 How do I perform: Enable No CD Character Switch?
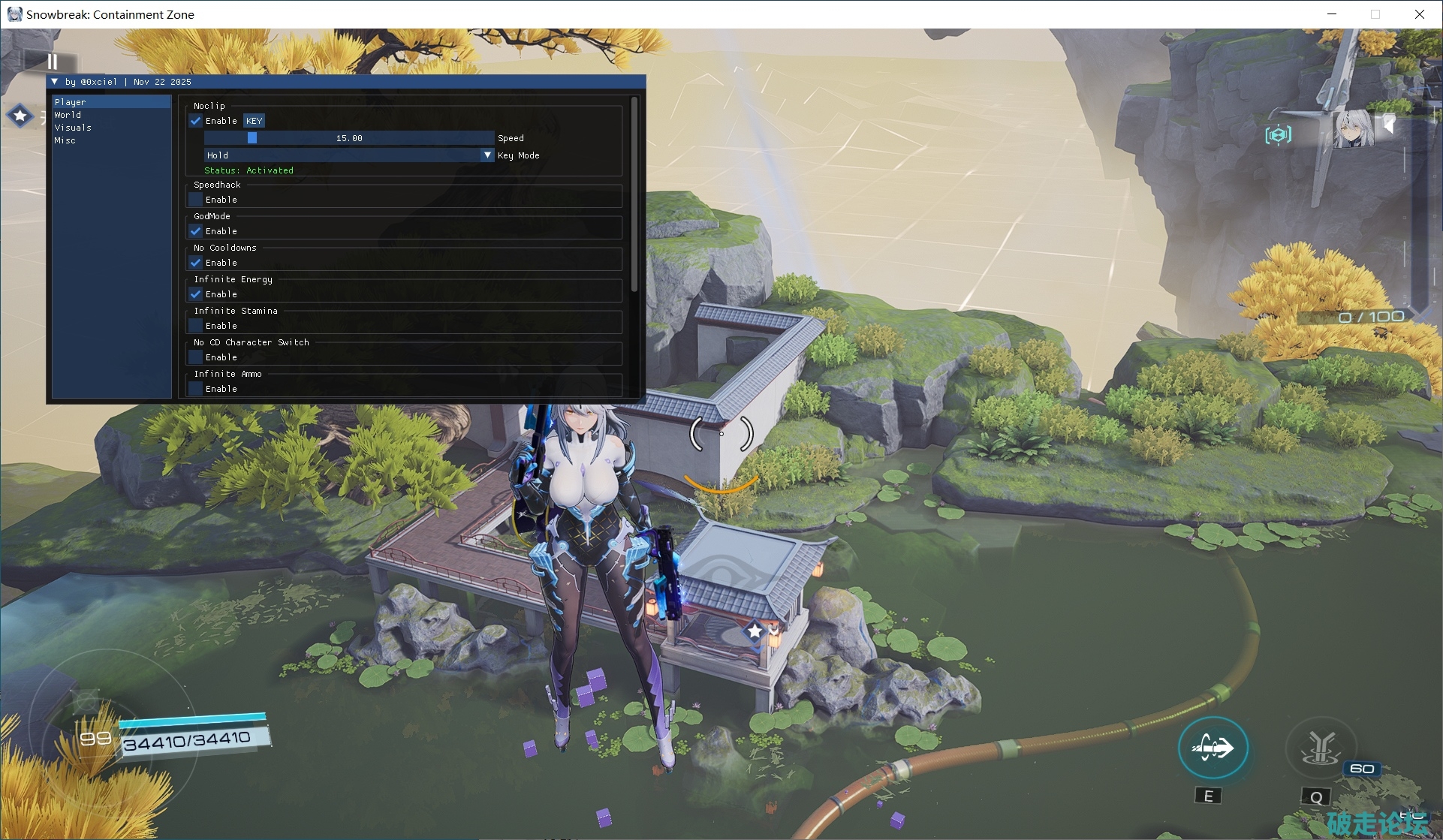click(x=196, y=357)
